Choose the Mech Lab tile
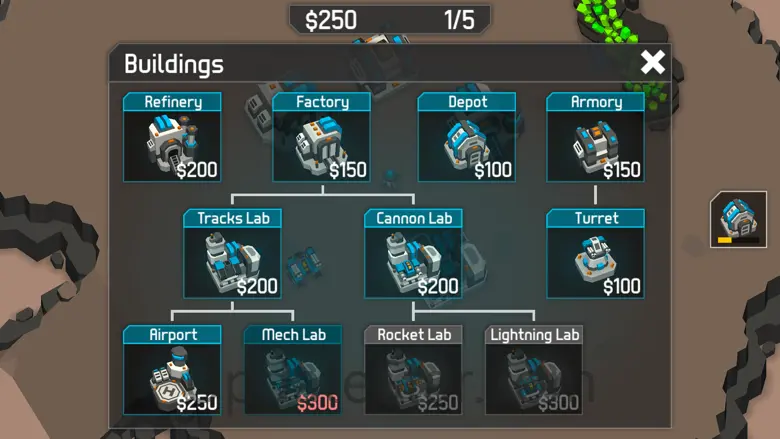 [294, 370]
